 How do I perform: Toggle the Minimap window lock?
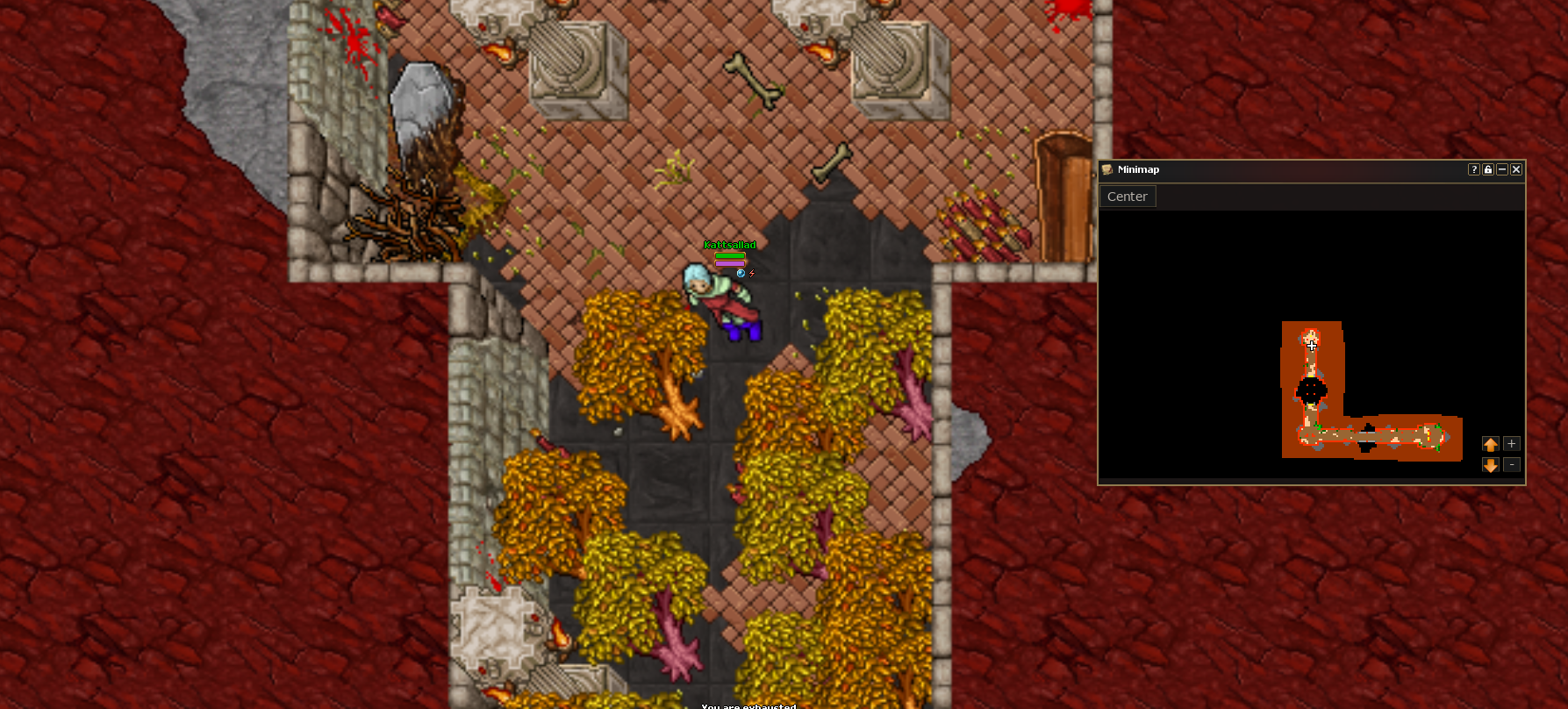pos(1488,169)
